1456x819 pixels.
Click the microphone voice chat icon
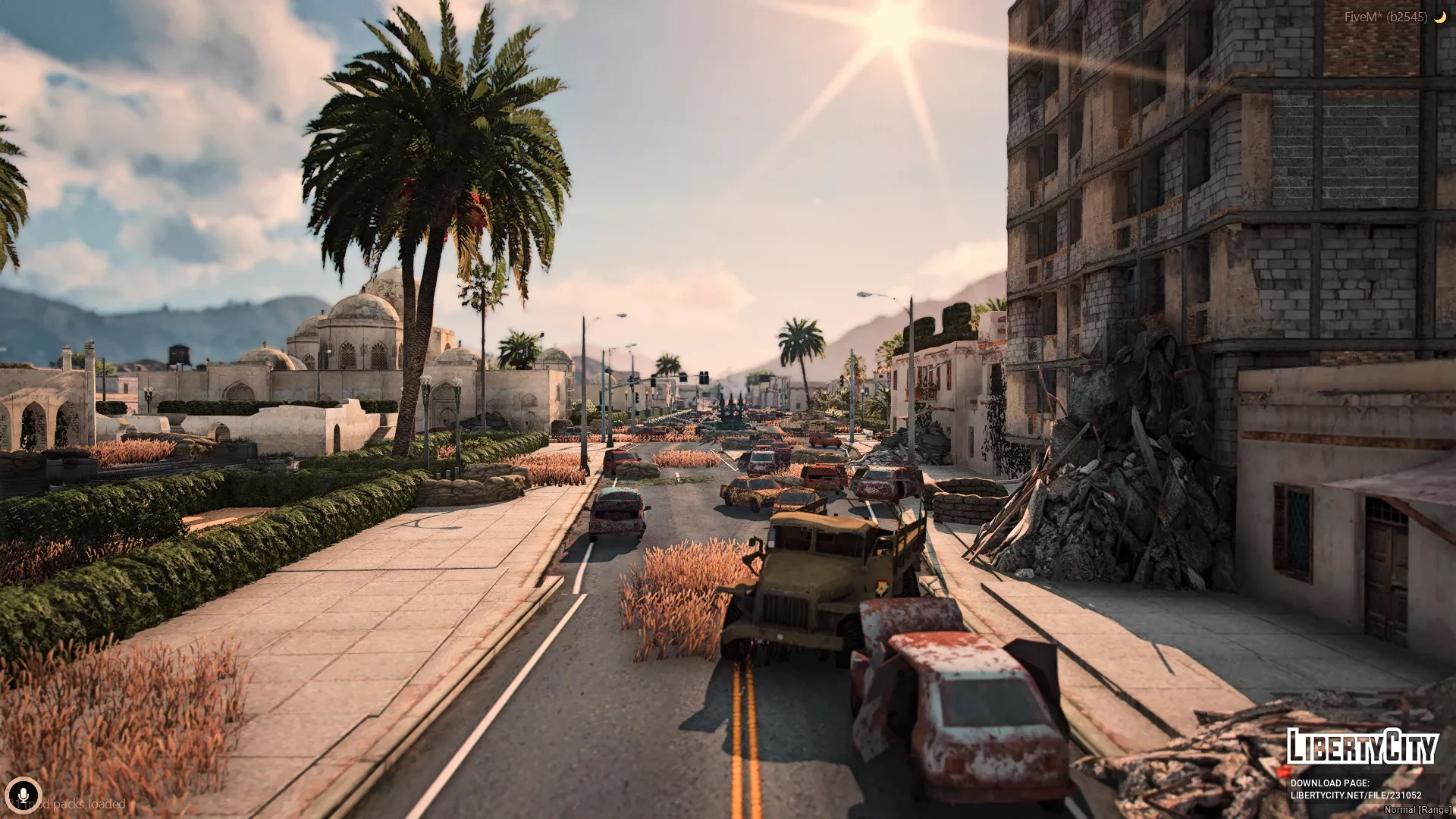pos(23,795)
